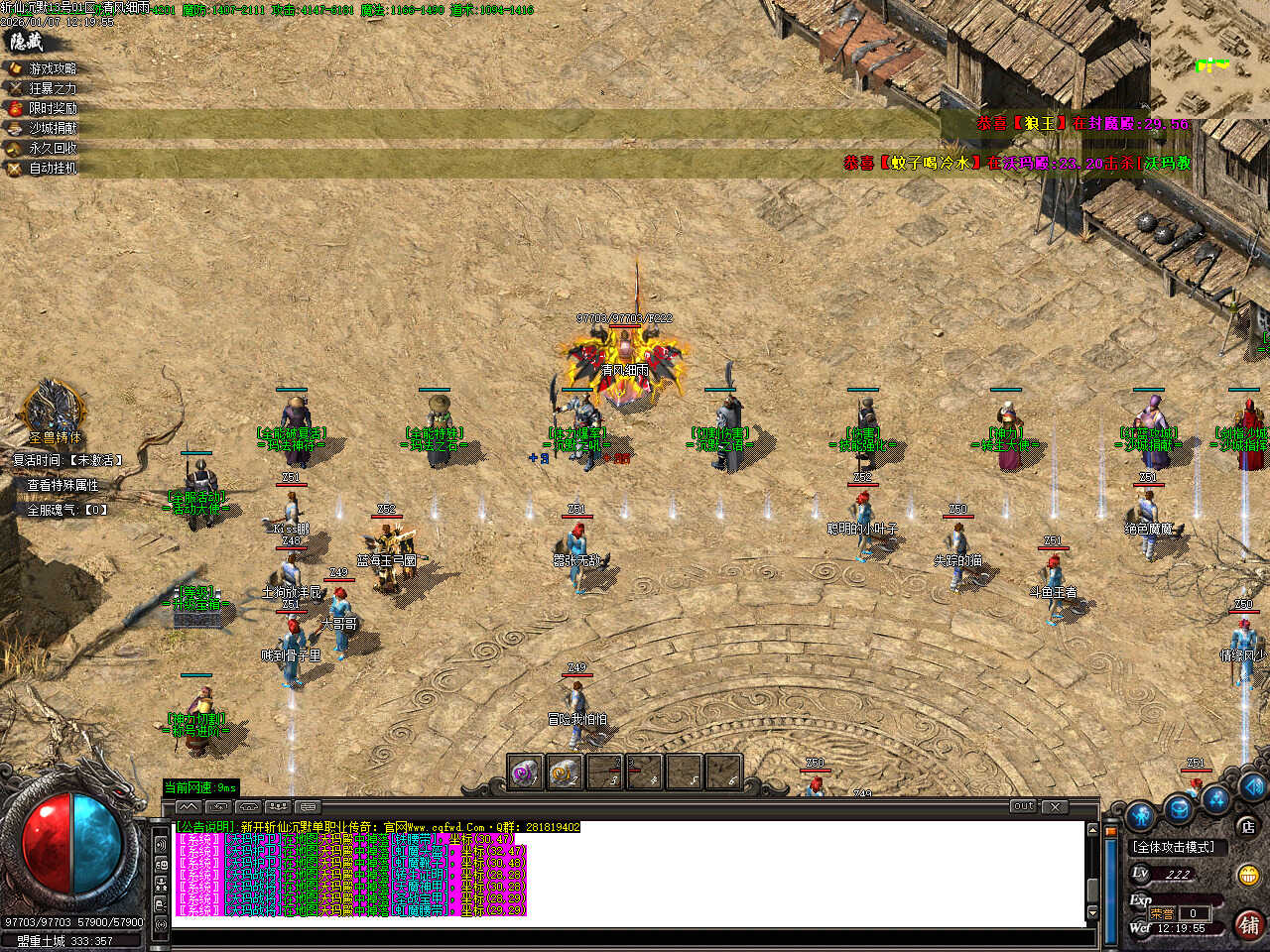Activate 自动挂机 auto-play
Image resolution: width=1270 pixels, height=952 pixels.
click(52, 168)
